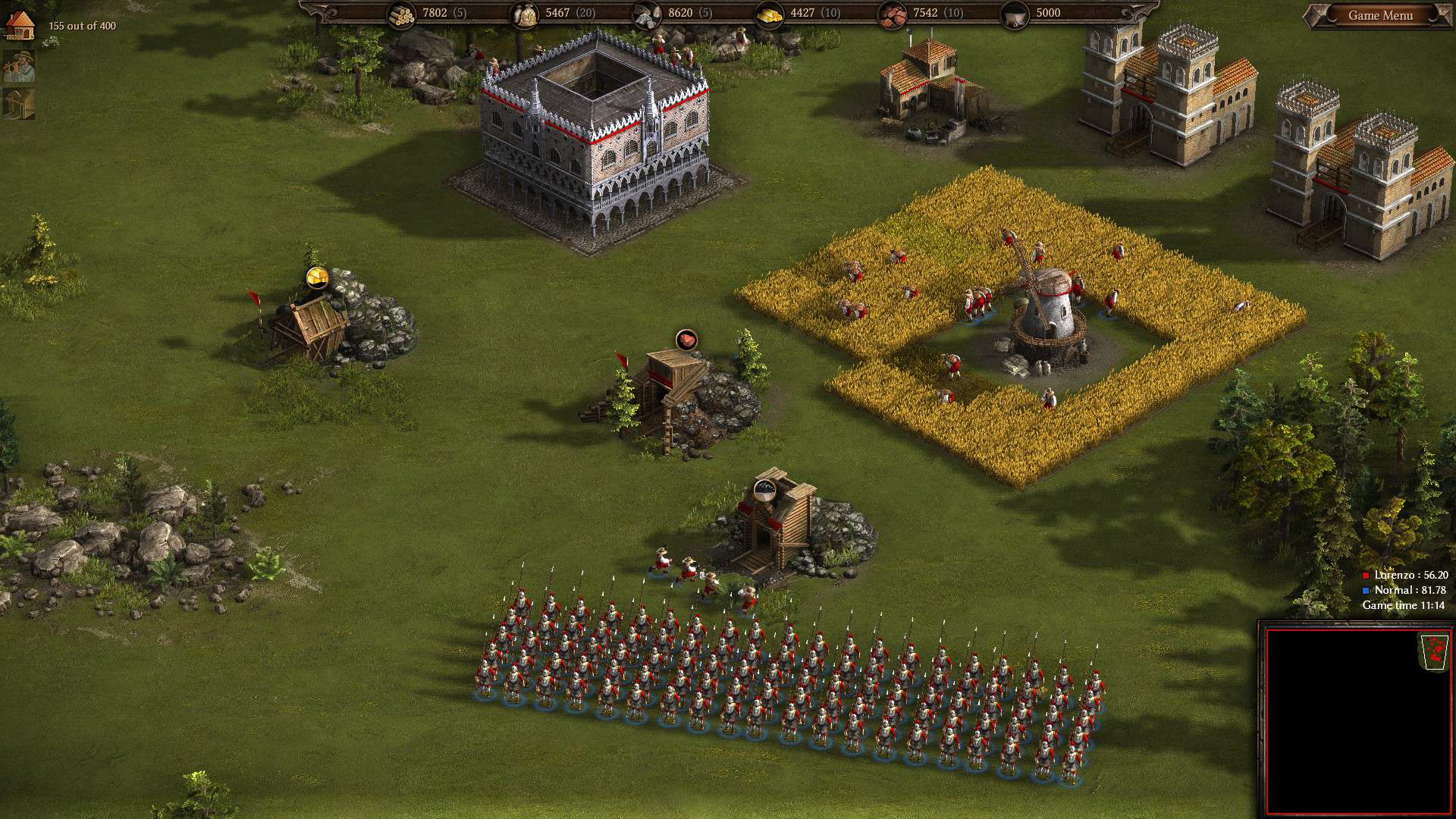The height and width of the screenshot is (819, 1456).
Task: Click the iron ore marker above the mine
Action: click(x=686, y=340)
